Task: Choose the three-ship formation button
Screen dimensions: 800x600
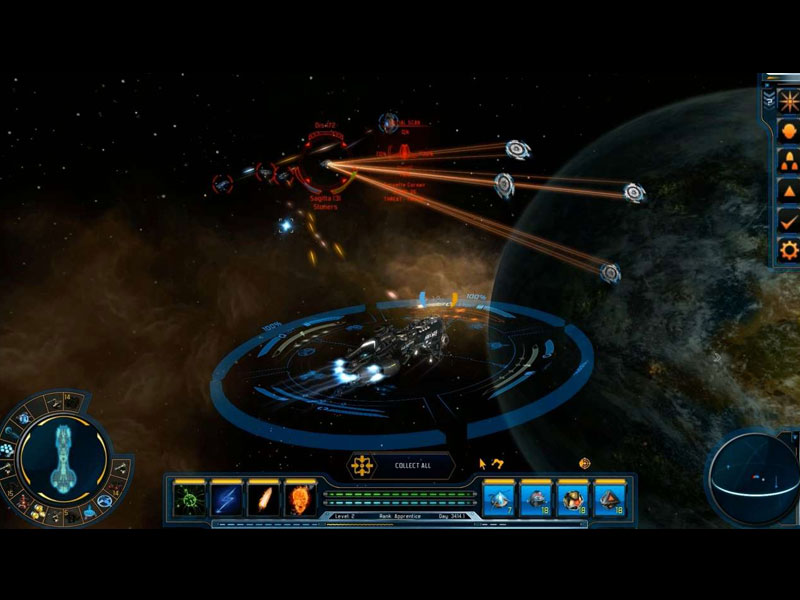Action: point(789,161)
